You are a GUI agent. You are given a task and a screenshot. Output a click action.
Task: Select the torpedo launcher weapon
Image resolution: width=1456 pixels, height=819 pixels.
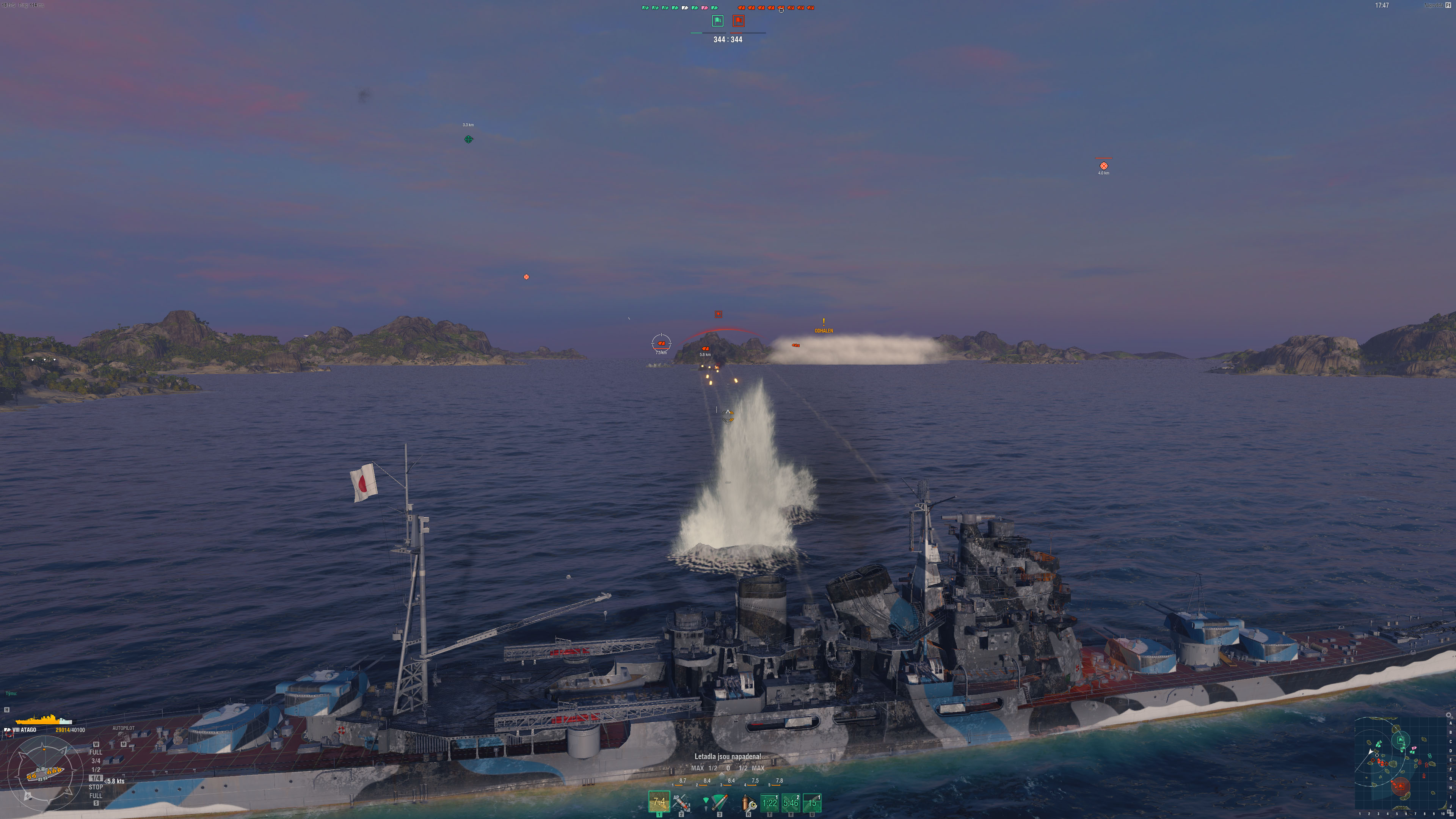tap(719, 802)
